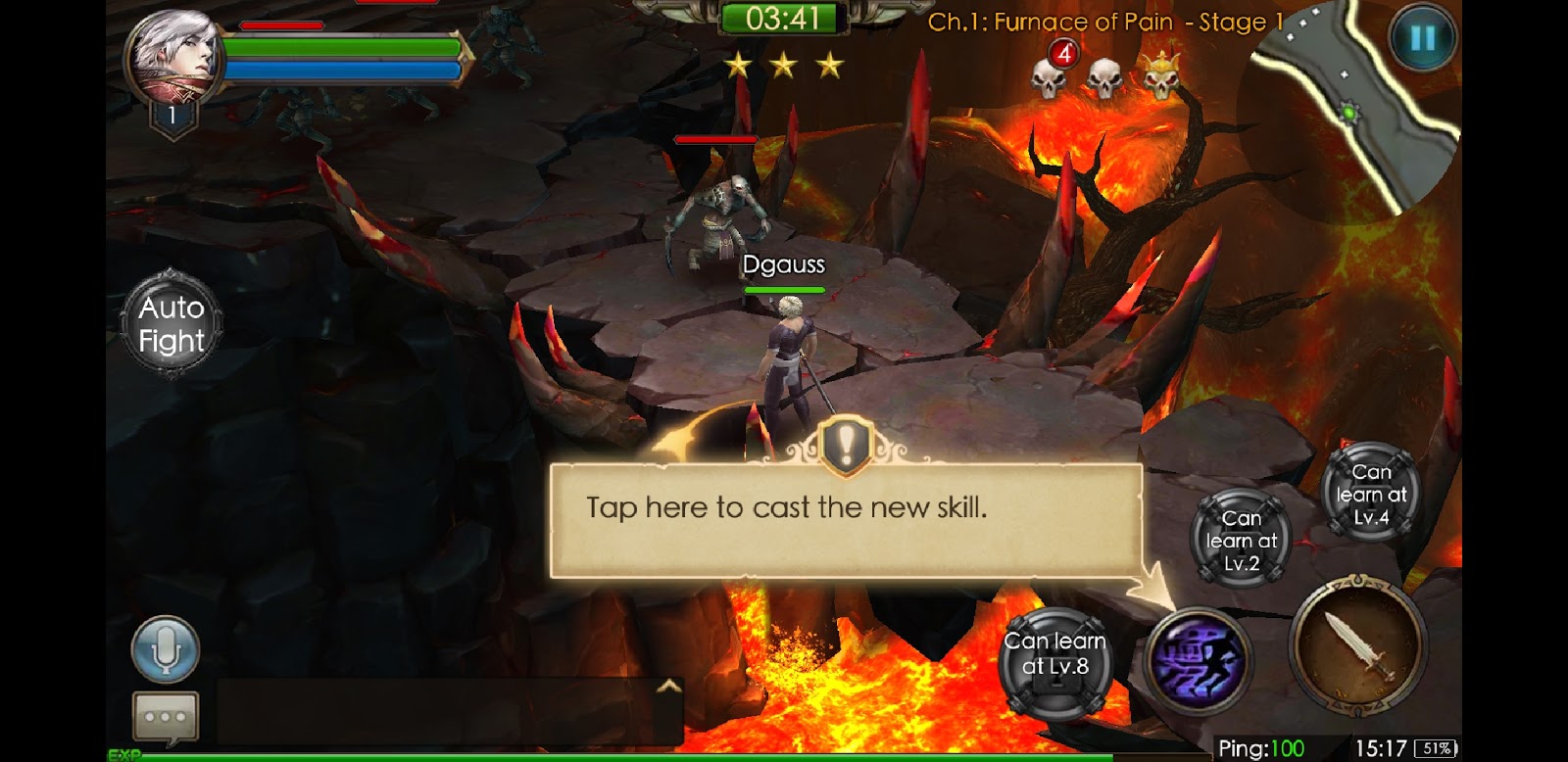
Task: Tap Dgauss's green health bar
Action: point(784,290)
